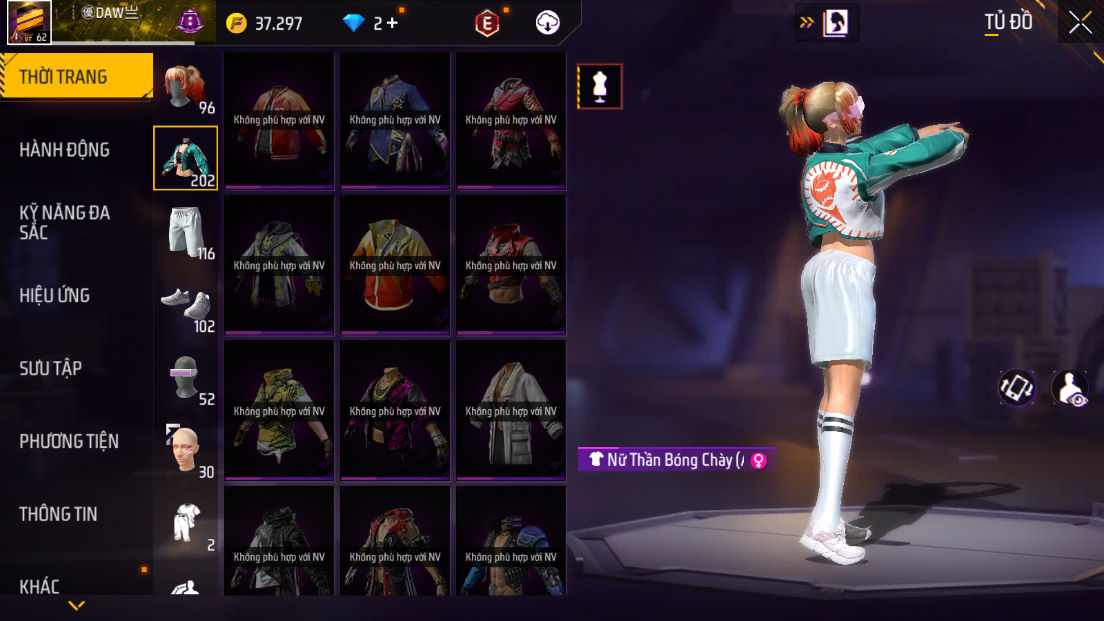Open the HÀNH ĐỘNG section

(65, 150)
